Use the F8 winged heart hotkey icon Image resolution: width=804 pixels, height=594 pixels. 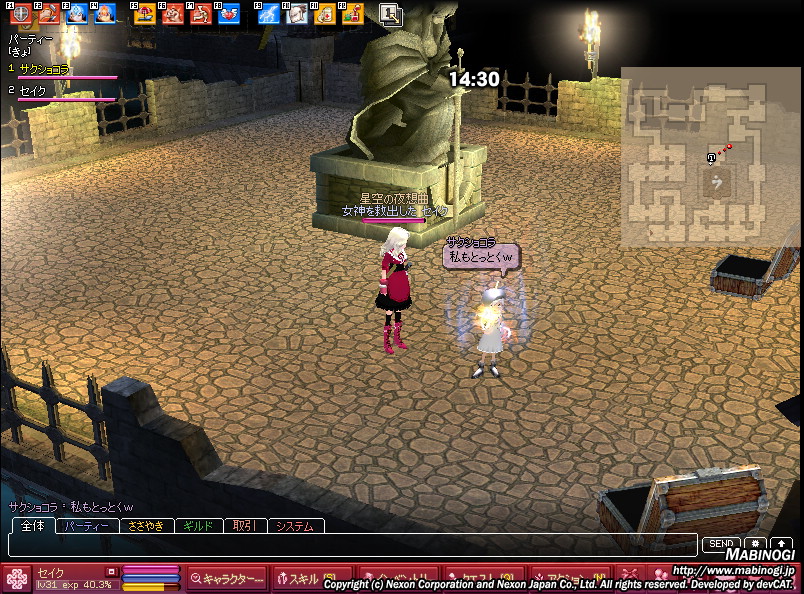point(227,14)
